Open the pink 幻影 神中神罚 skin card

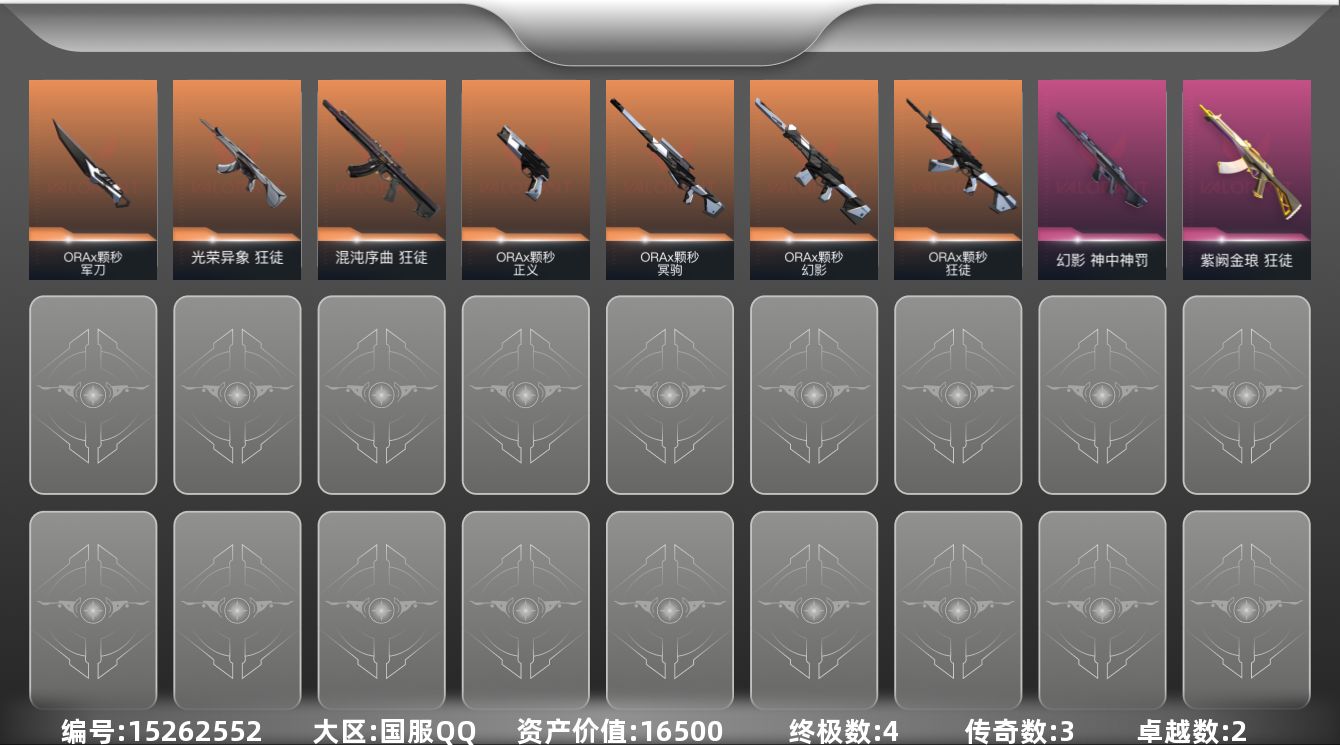[1101, 180]
